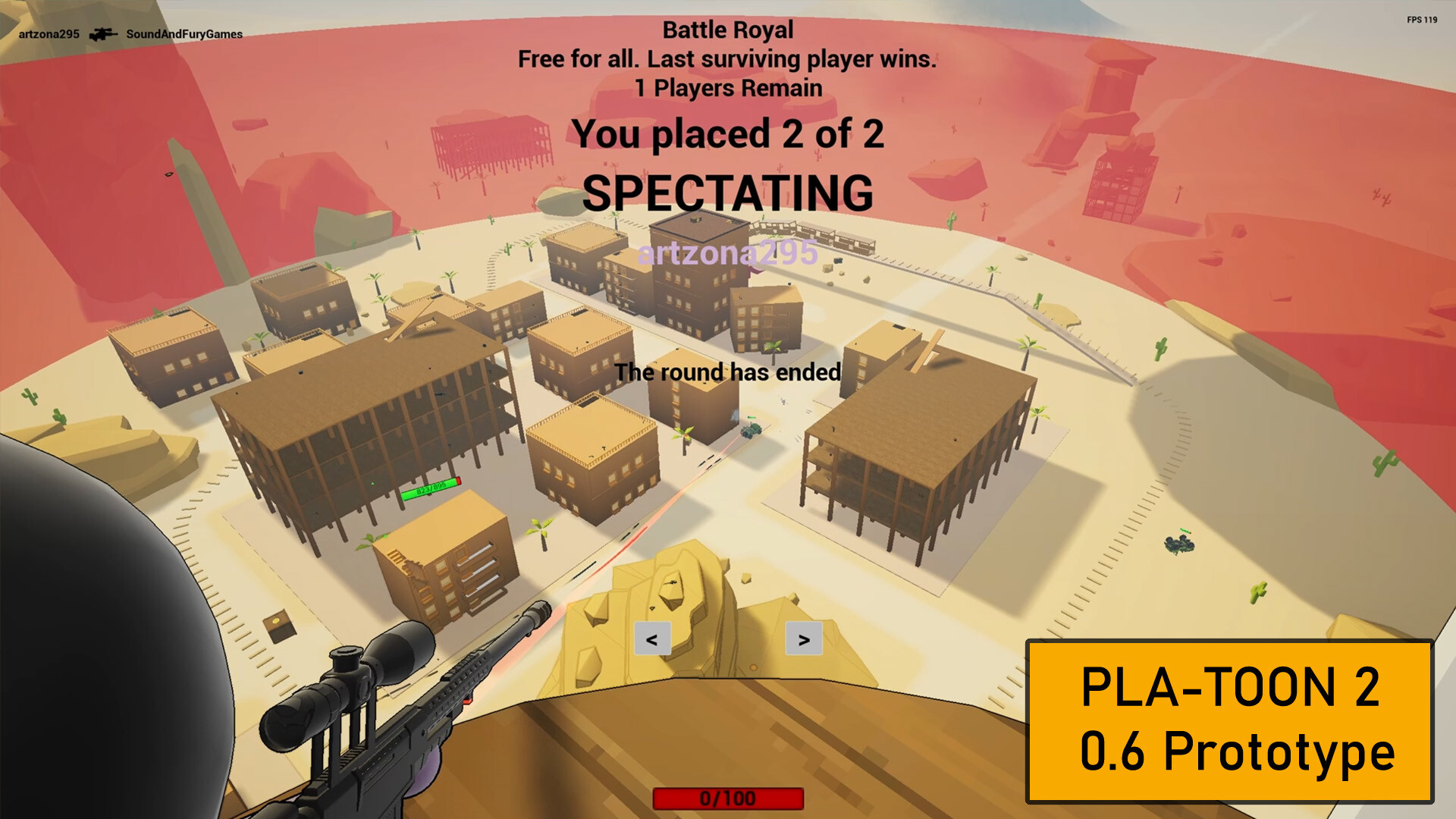The width and height of the screenshot is (1456, 819).
Task: Click the red 0/100 health bar
Action: pyautogui.click(x=729, y=798)
